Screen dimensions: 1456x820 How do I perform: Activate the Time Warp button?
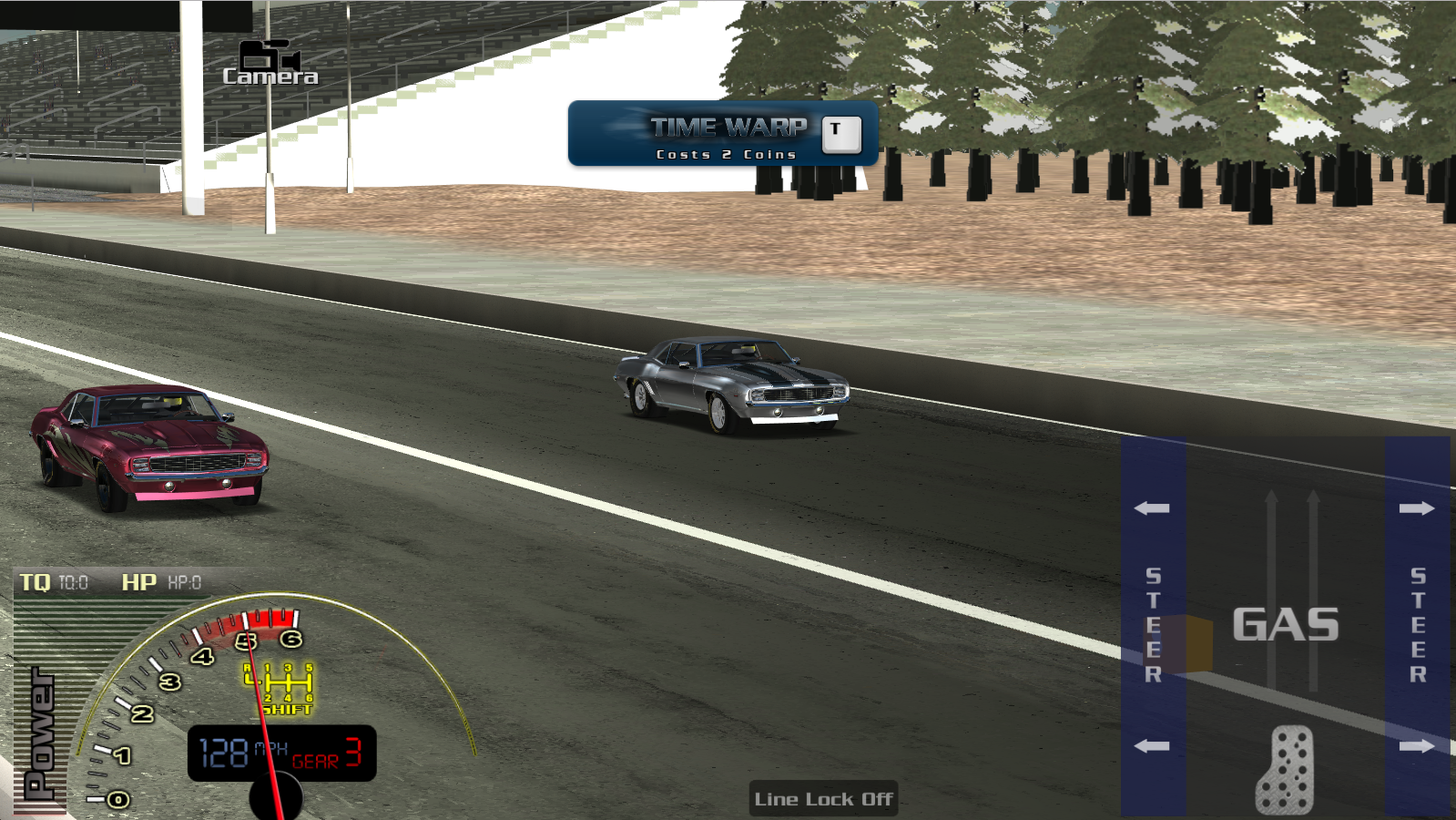coord(724,134)
